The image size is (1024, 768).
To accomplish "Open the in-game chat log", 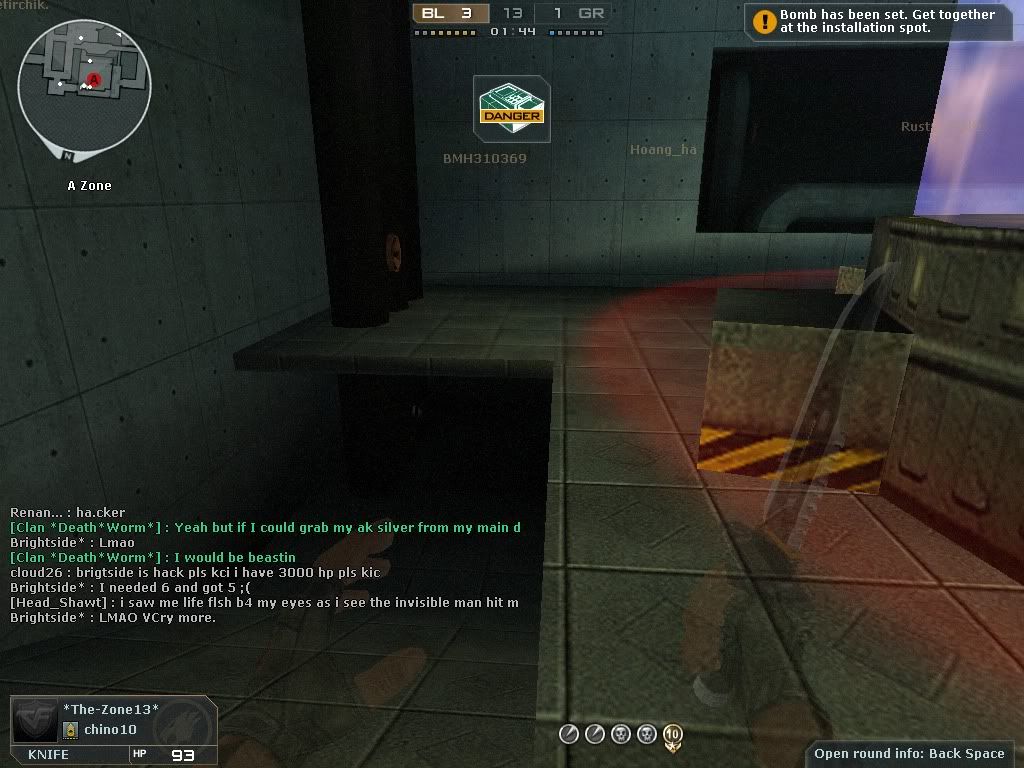I will coord(265,565).
